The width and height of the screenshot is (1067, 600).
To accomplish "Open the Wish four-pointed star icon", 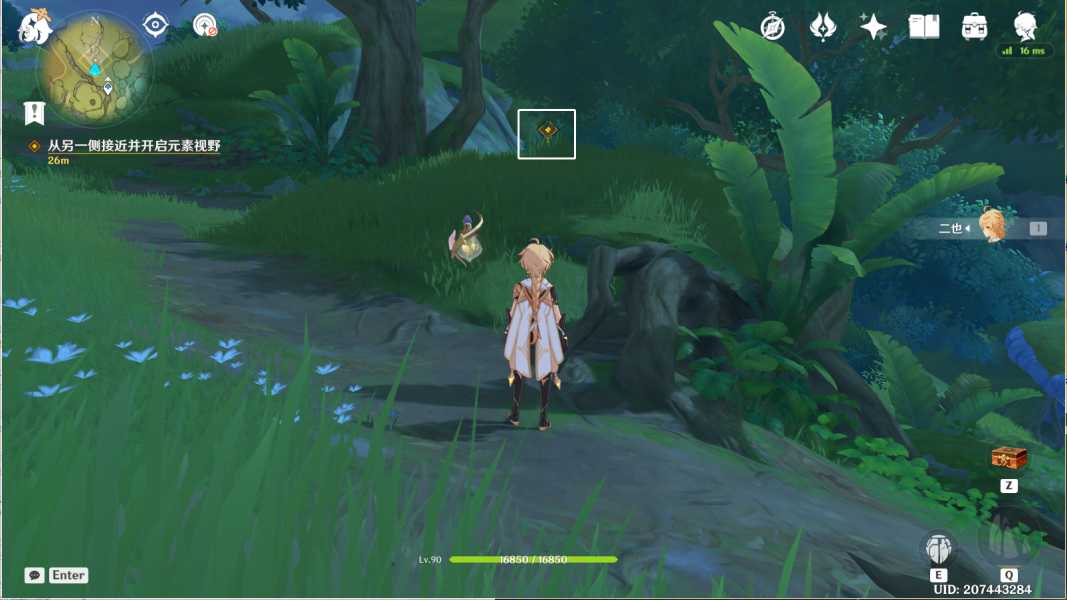I will [873, 27].
